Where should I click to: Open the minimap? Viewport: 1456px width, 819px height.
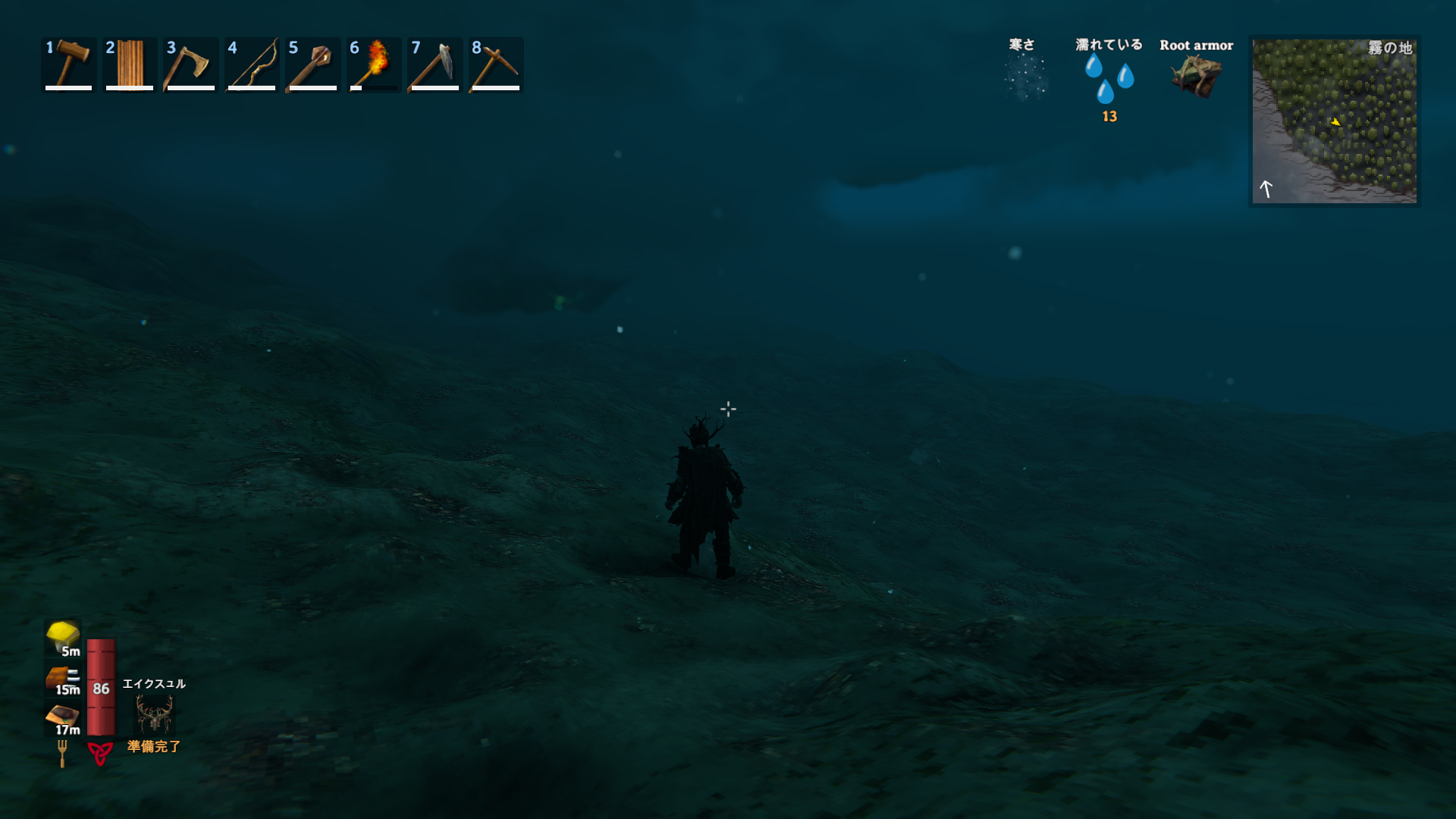pos(1334,121)
